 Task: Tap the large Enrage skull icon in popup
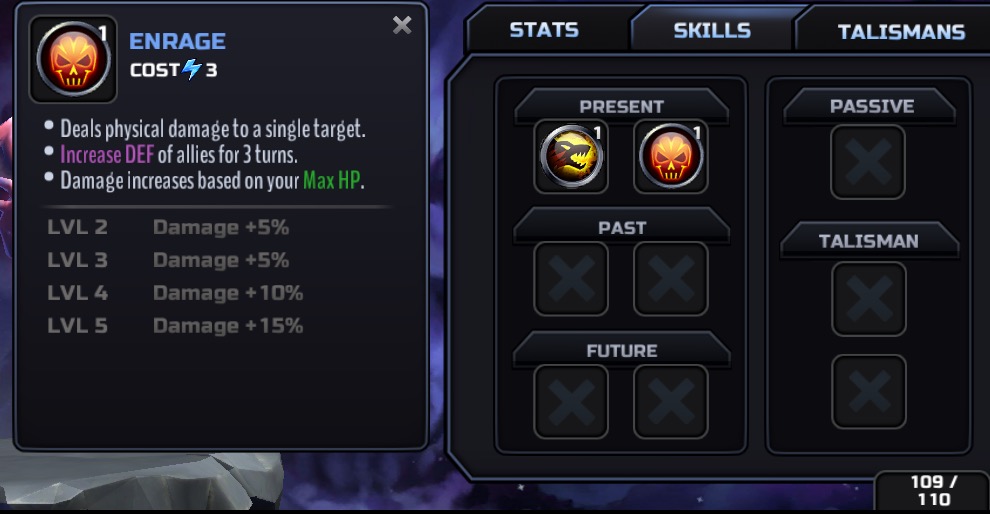click(73, 59)
